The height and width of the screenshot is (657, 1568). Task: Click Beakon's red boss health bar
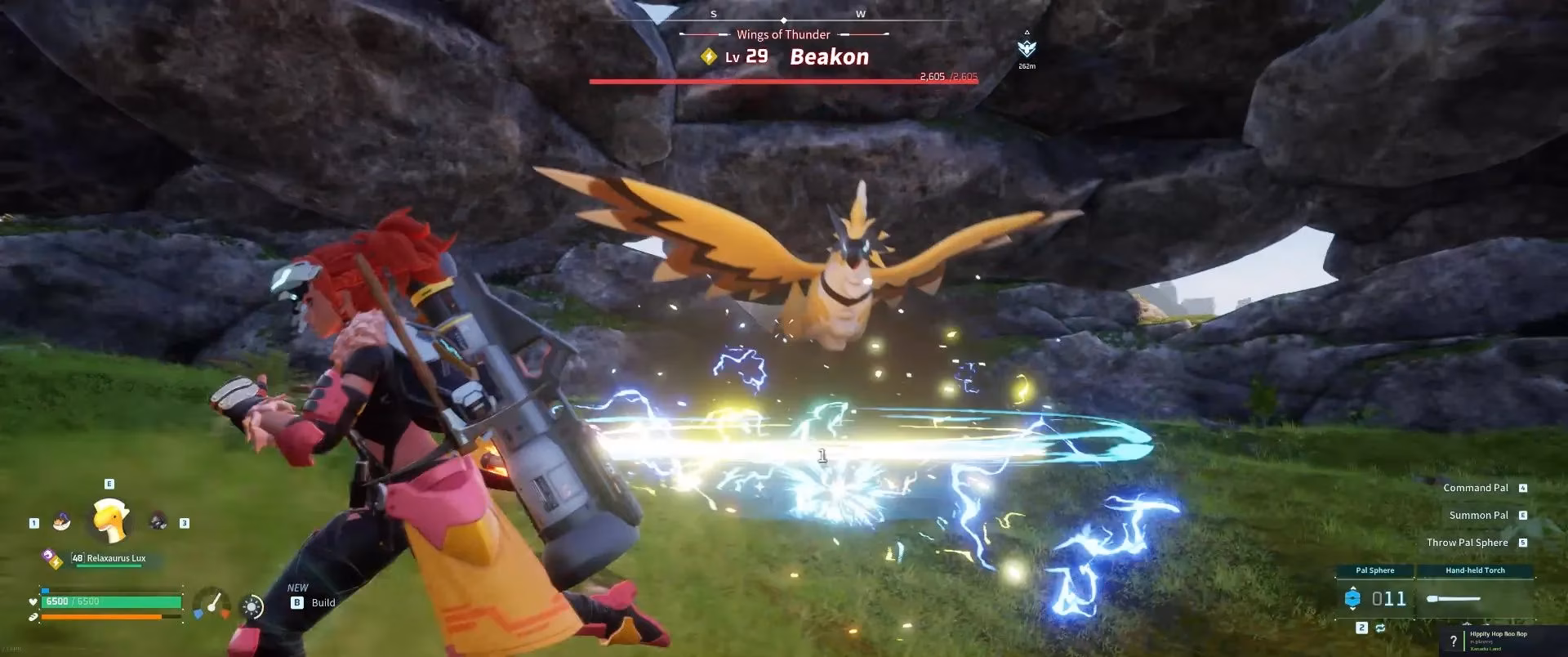(x=784, y=81)
